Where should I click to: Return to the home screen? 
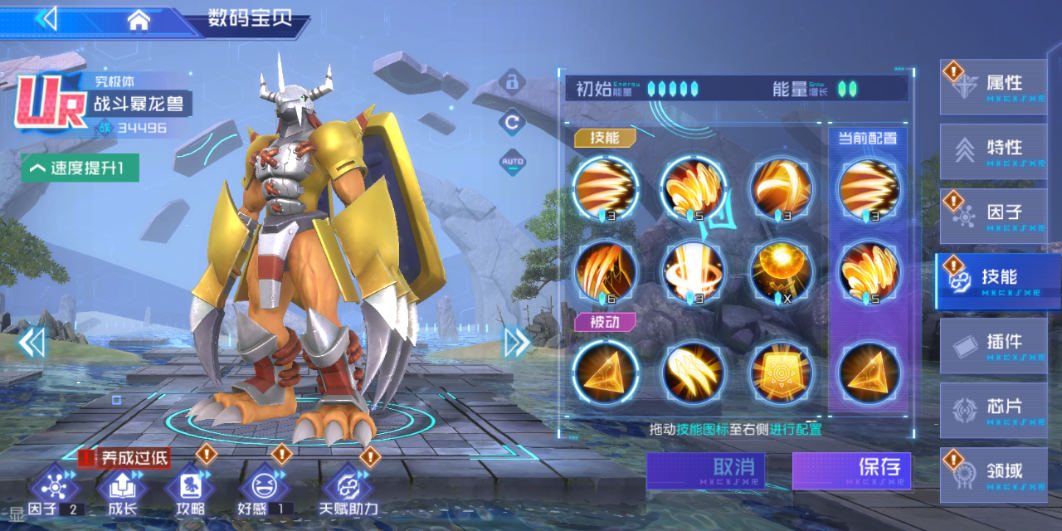pos(138,19)
